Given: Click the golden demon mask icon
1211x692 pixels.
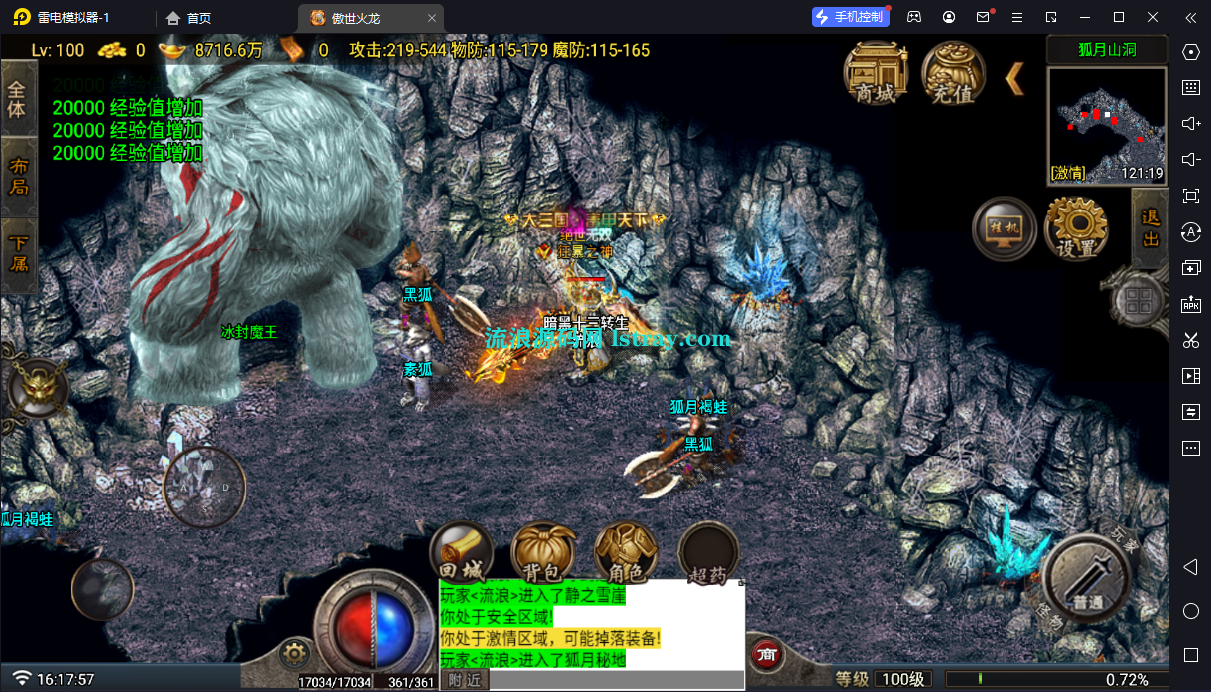Looking at the screenshot, I should [36, 386].
